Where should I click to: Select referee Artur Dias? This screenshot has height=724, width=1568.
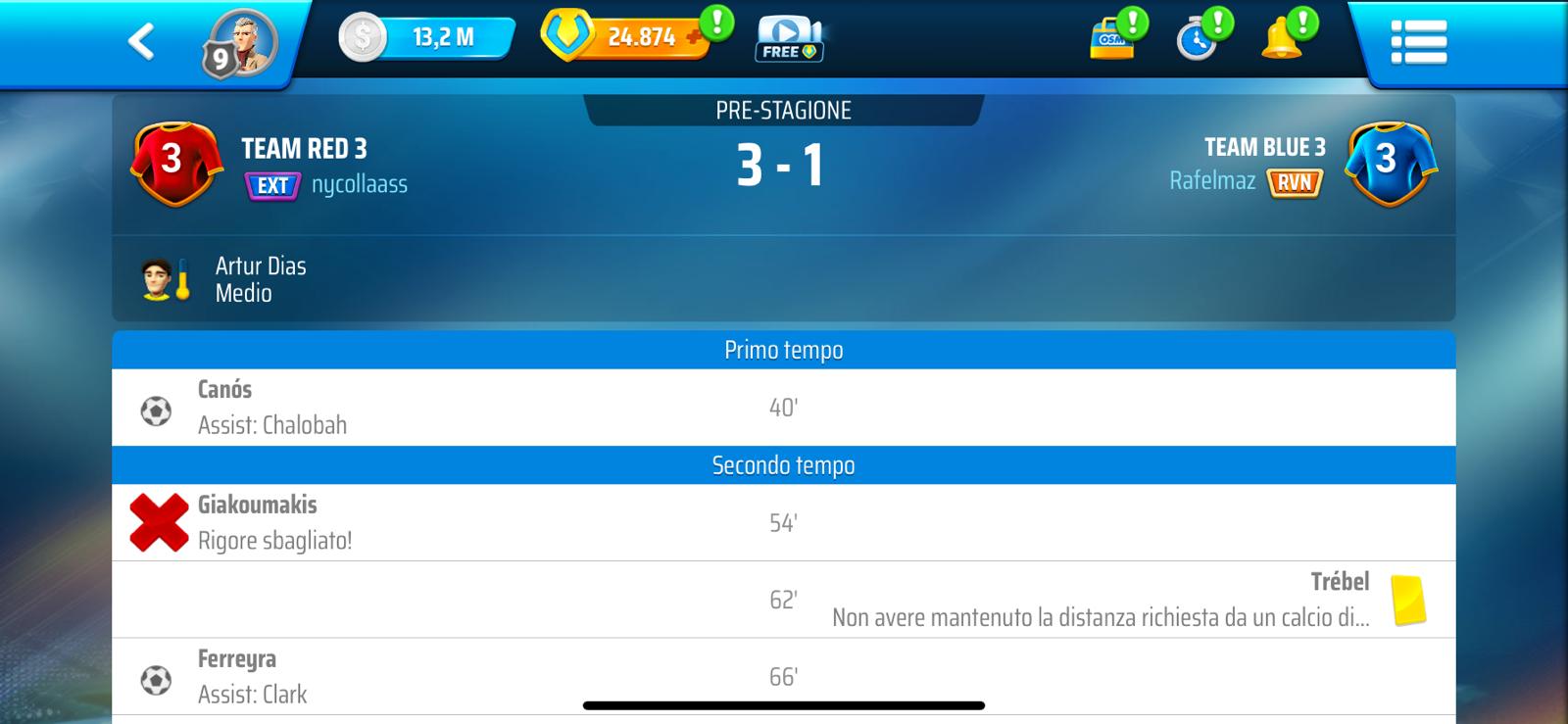pyautogui.click(x=261, y=279)
